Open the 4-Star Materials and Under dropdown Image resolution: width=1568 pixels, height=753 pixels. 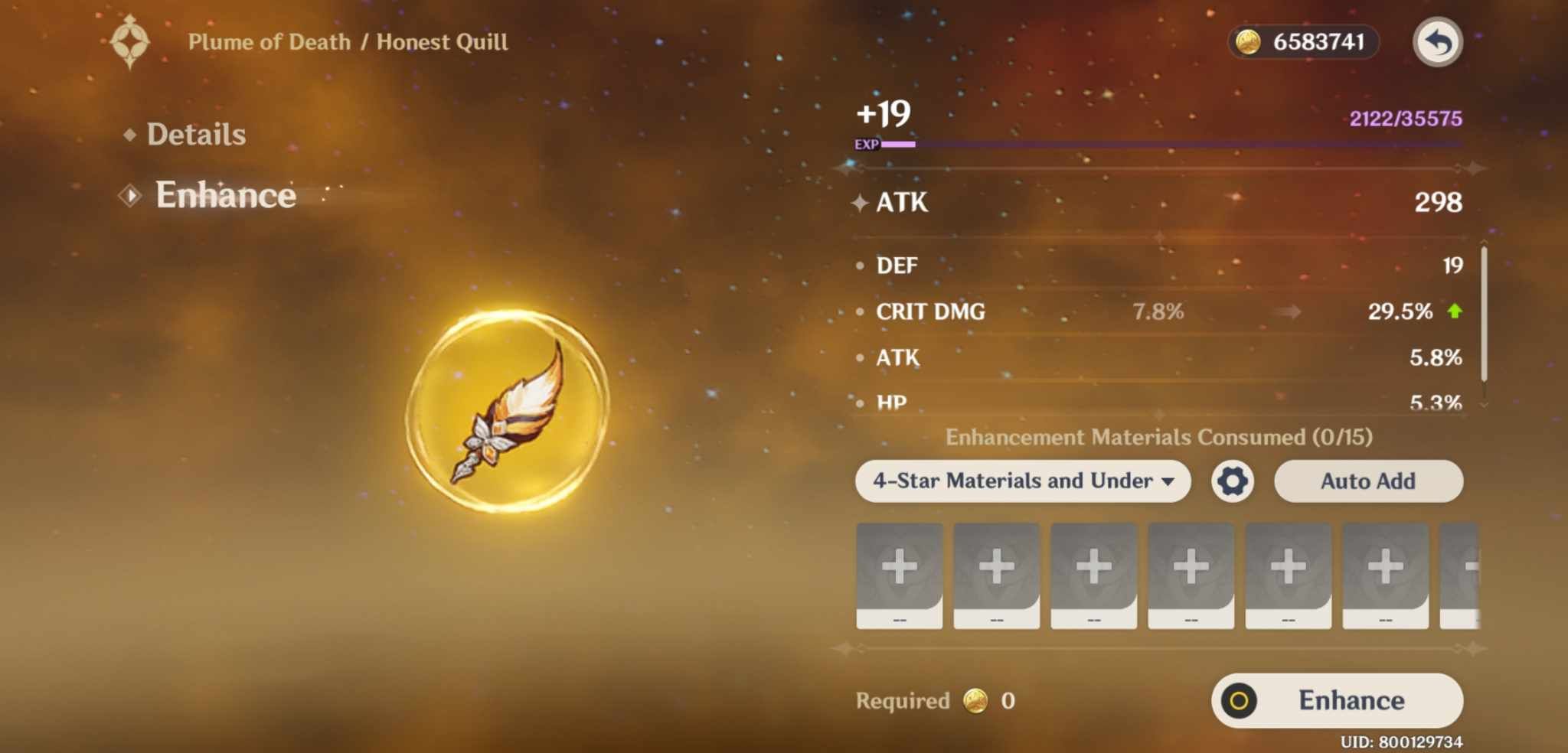click(1022, 481)
